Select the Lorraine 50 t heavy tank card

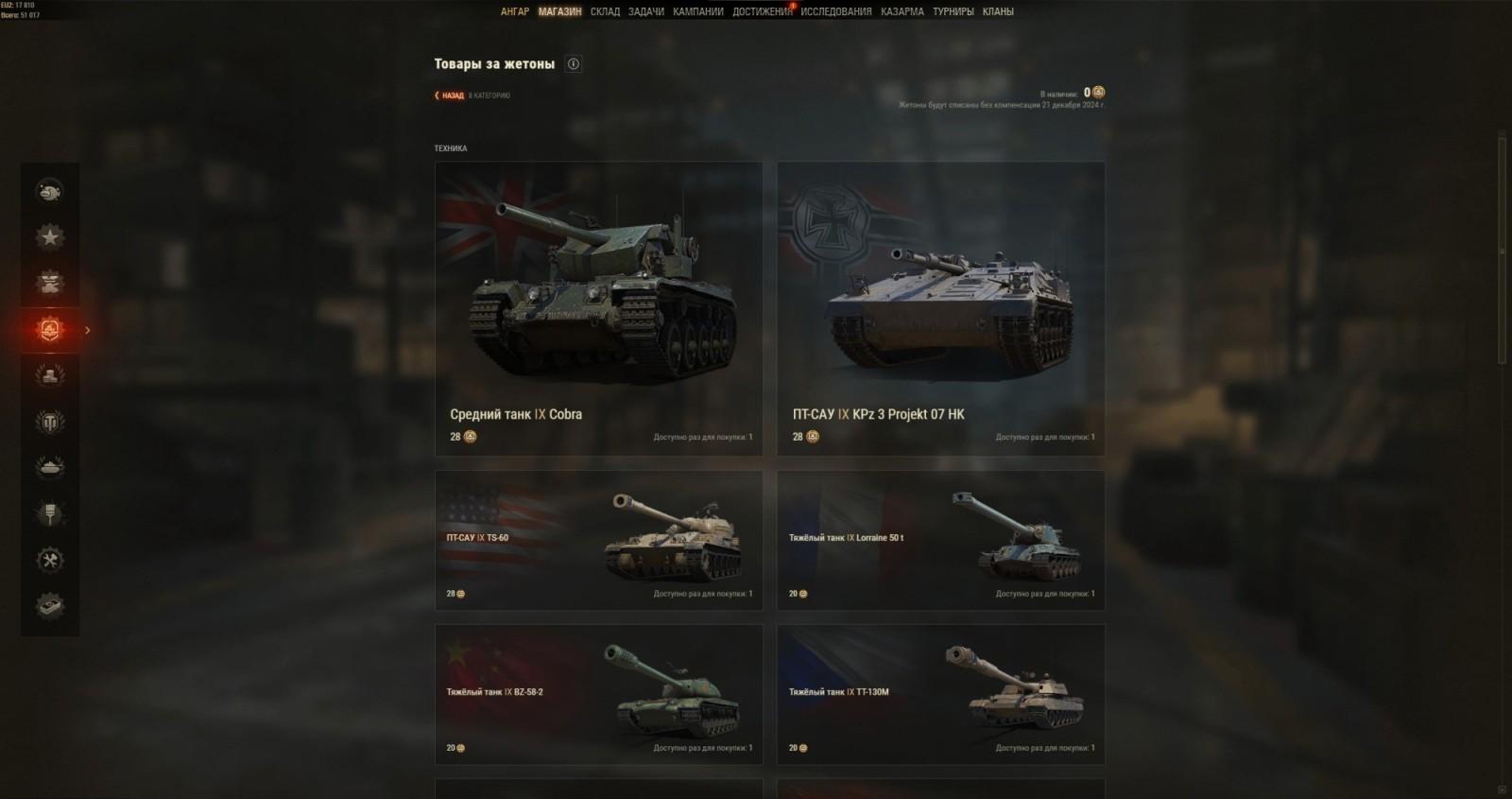[x=940, y=539]
